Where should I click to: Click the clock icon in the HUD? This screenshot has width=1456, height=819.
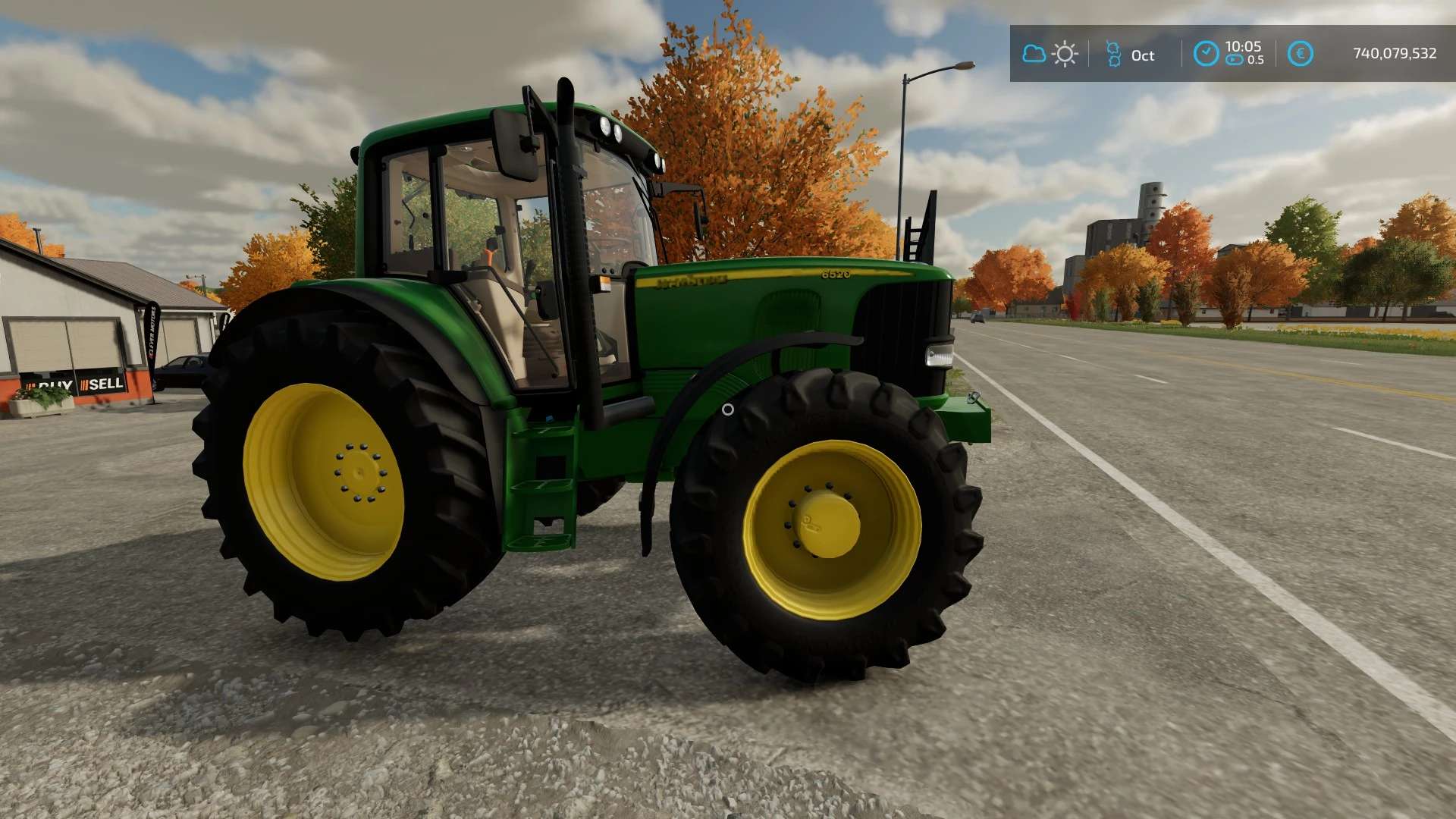point(1206,54)
